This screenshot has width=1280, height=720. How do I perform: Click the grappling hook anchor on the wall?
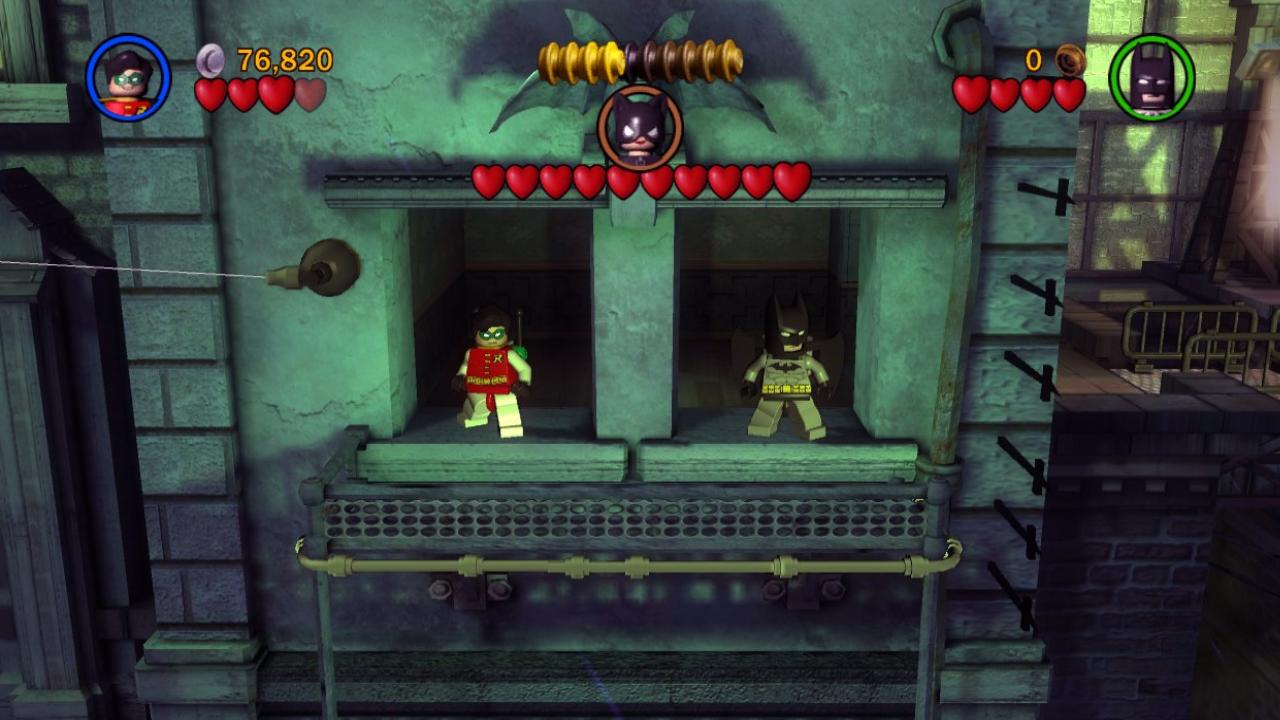[x=330, y=270]
